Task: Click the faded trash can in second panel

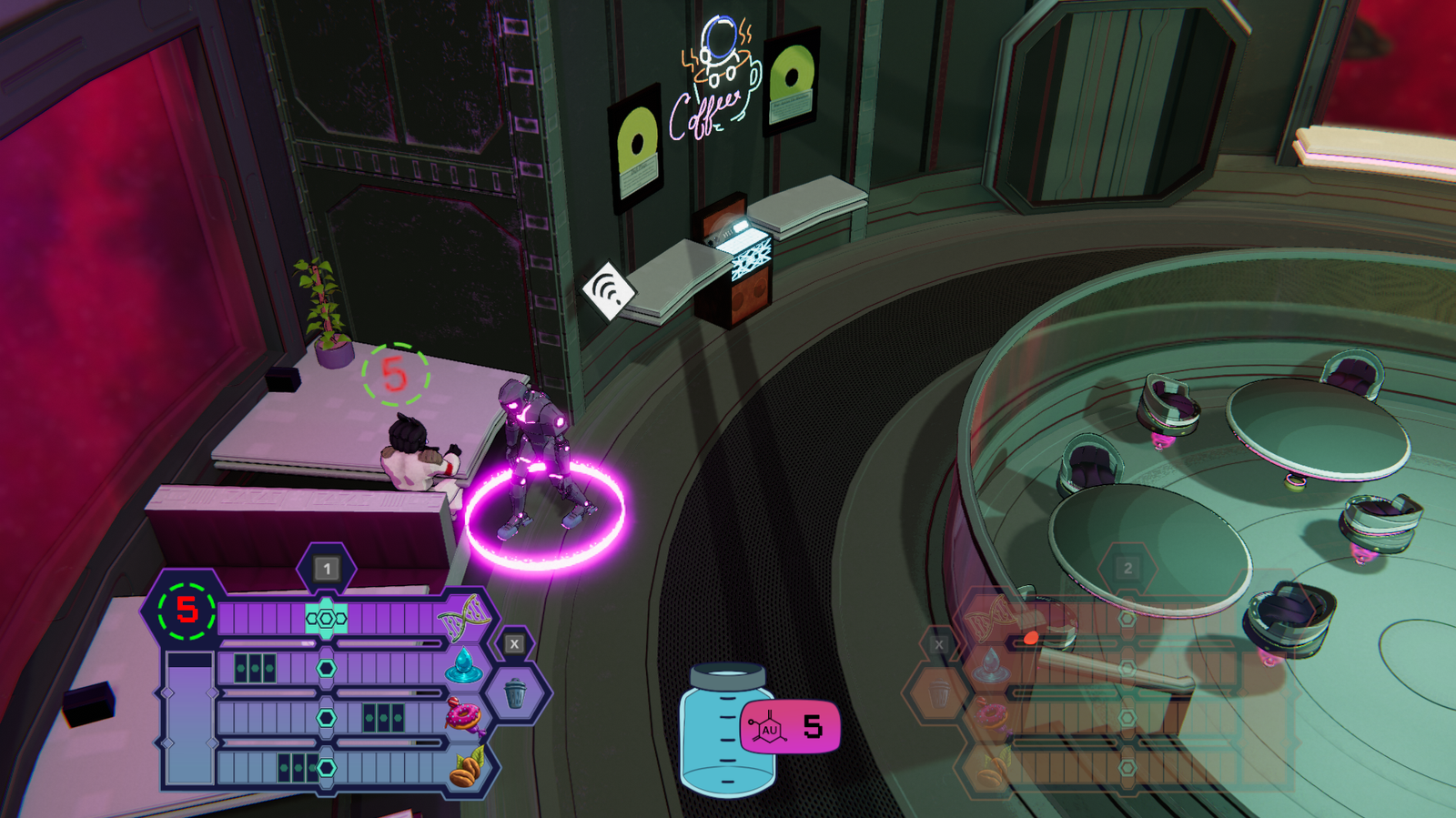Action: pos(939,695)
